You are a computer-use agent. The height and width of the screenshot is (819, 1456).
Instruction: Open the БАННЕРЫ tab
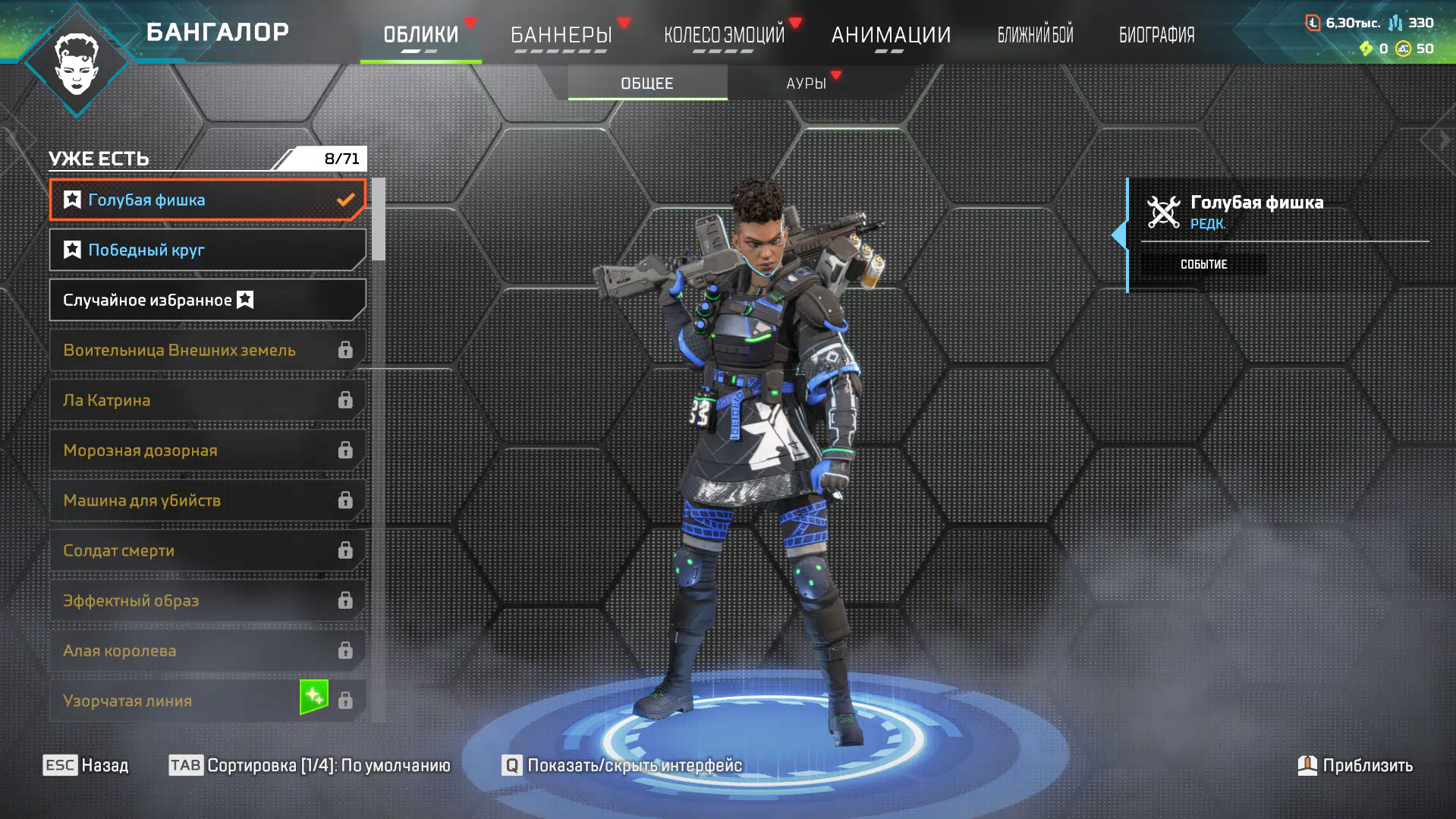click(561, 35)
